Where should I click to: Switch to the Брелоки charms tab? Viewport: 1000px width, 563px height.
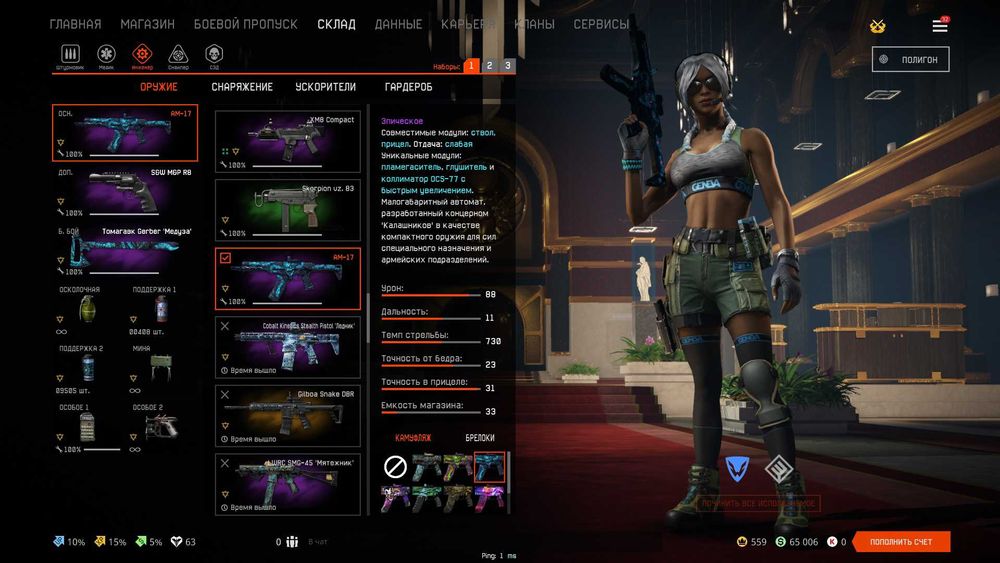tap(480, 438)
